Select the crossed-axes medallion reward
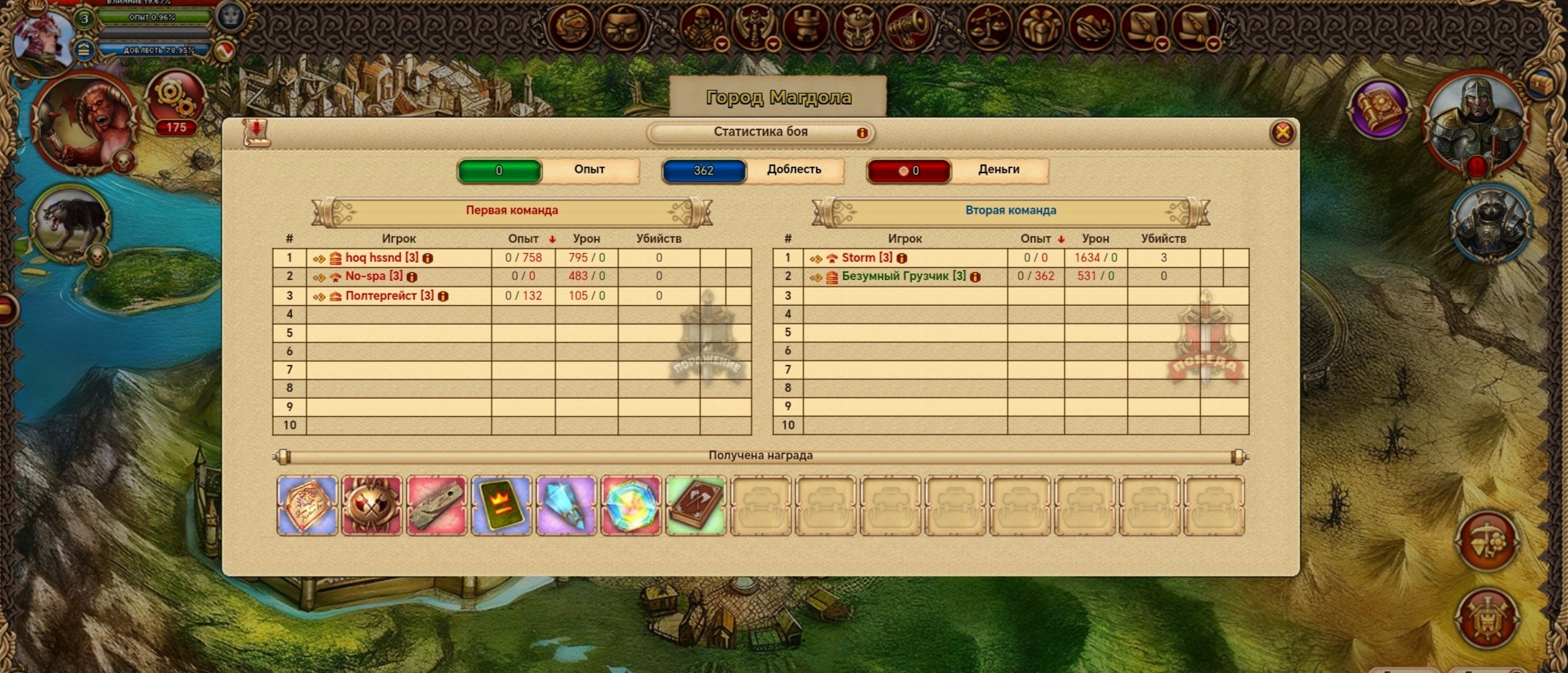This screenshot has height=673, width=1568. point(372,505)
